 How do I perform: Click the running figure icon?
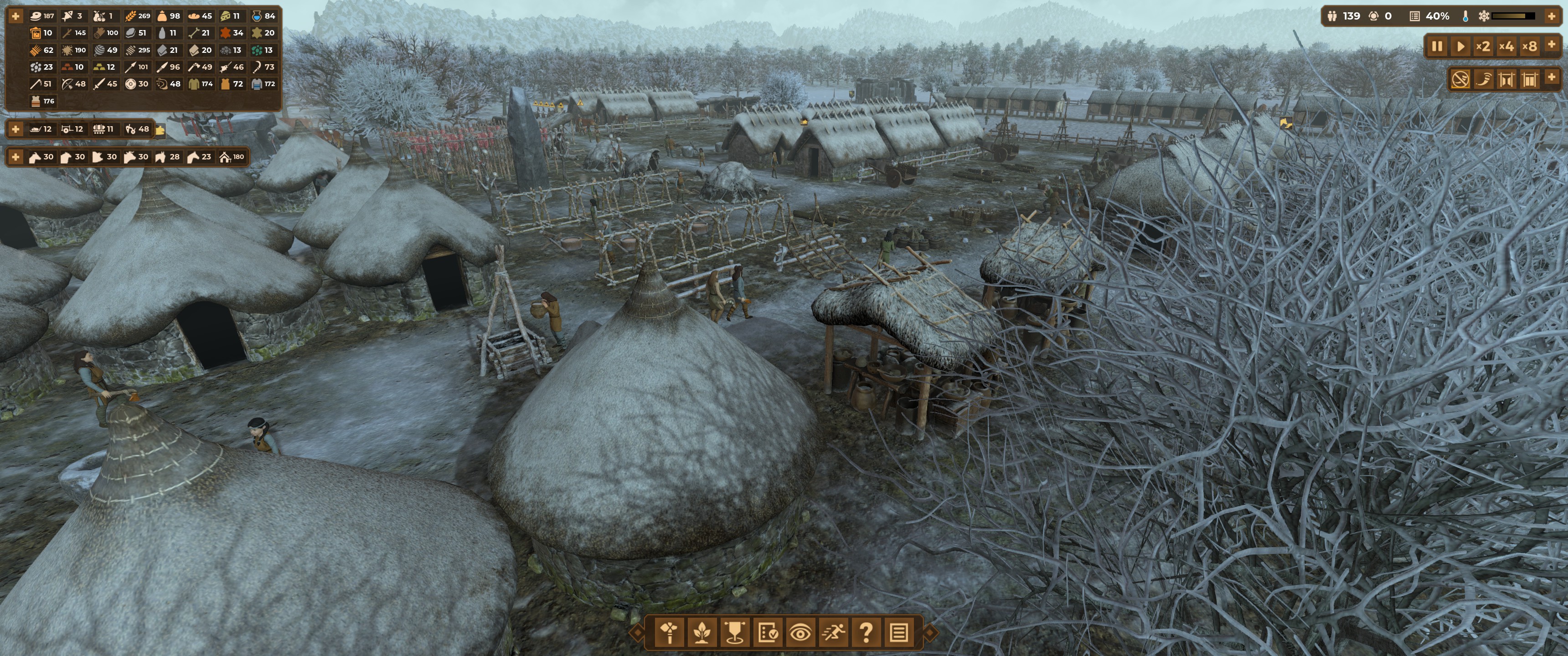pyautogui.click(x=833, y=633)
